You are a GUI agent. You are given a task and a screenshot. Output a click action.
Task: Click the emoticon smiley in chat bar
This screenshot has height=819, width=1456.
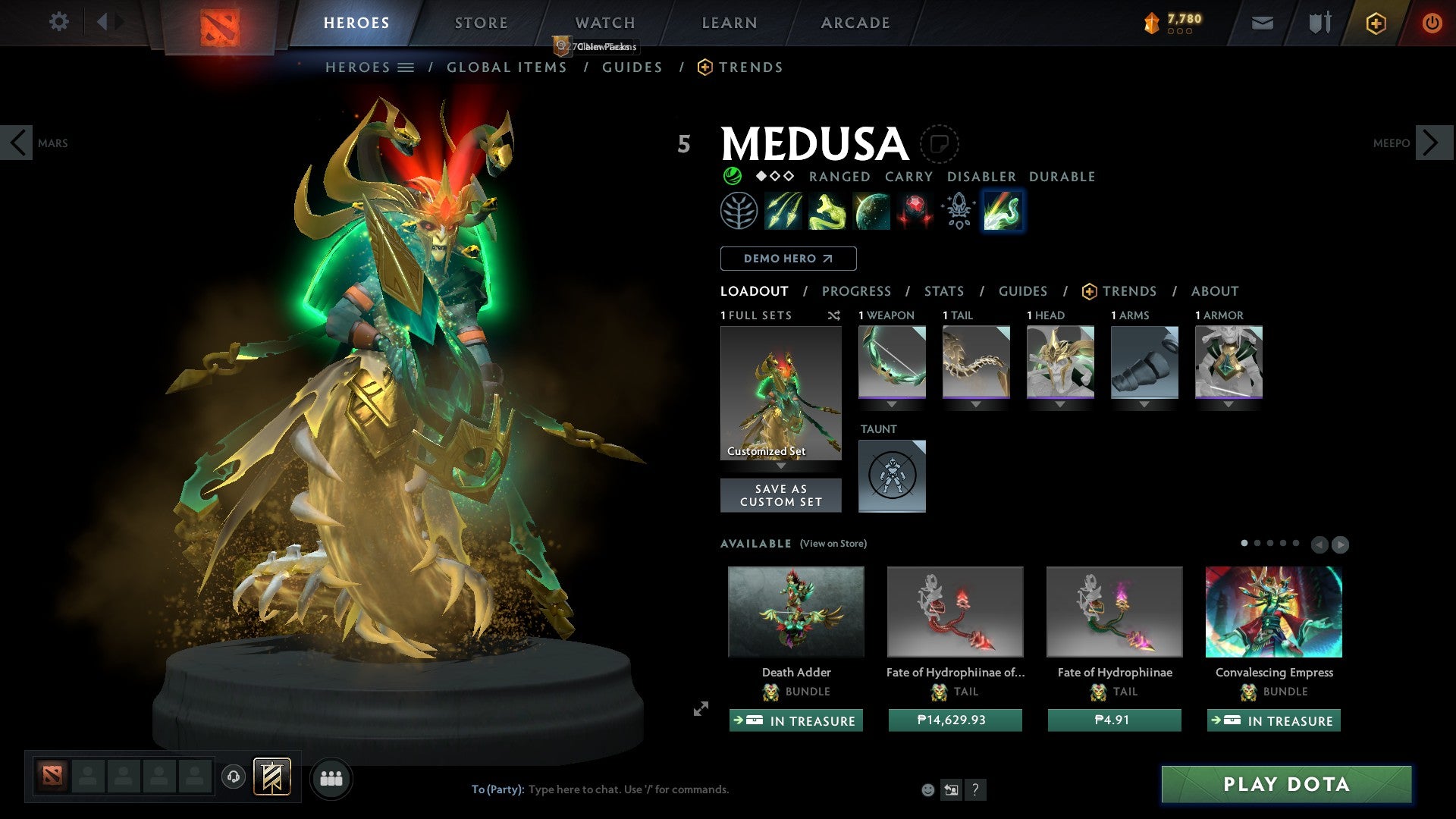tap(927, 789)
